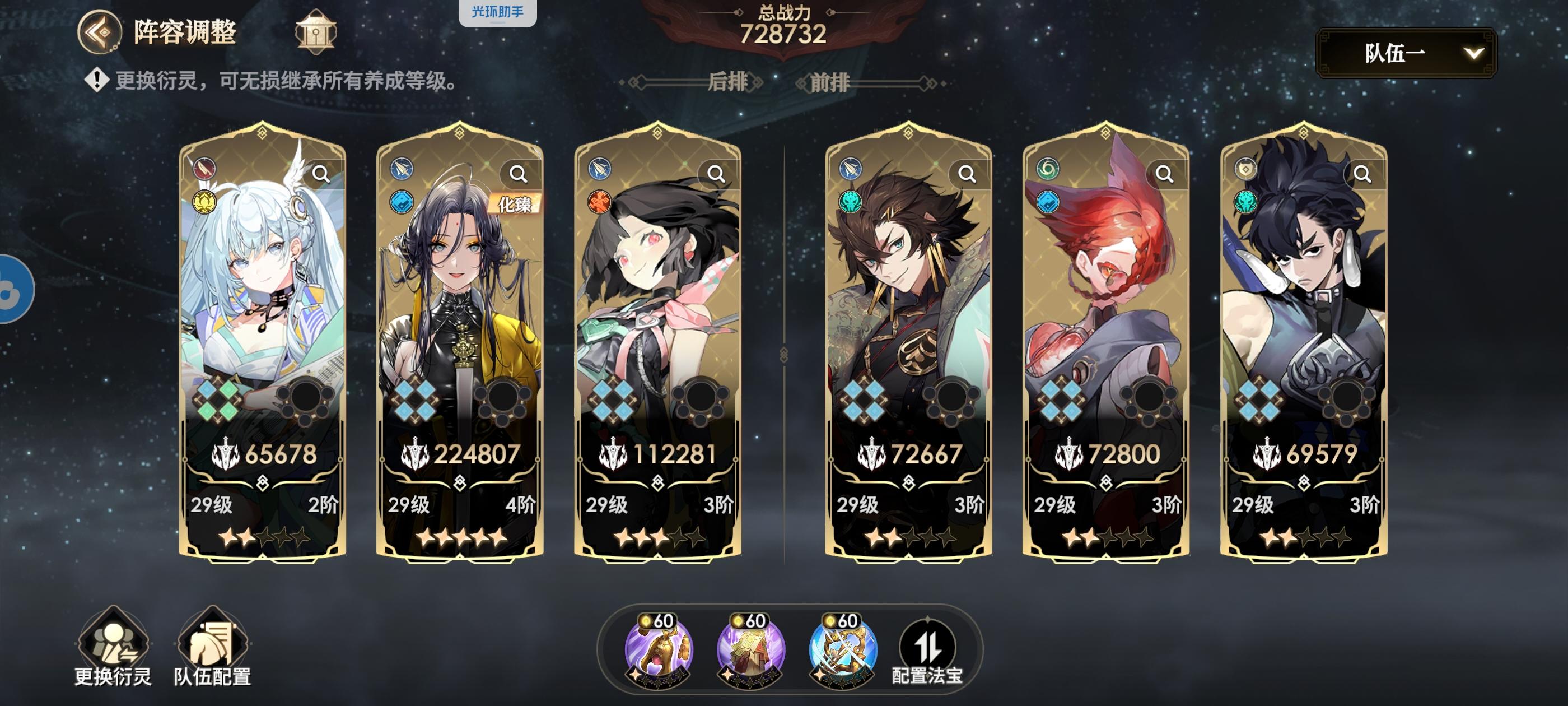The width and height of the screenshot is (1568, 706).
Task: Click the magnifier icon on the 224807 character card
Action: (x=518, y=174)
